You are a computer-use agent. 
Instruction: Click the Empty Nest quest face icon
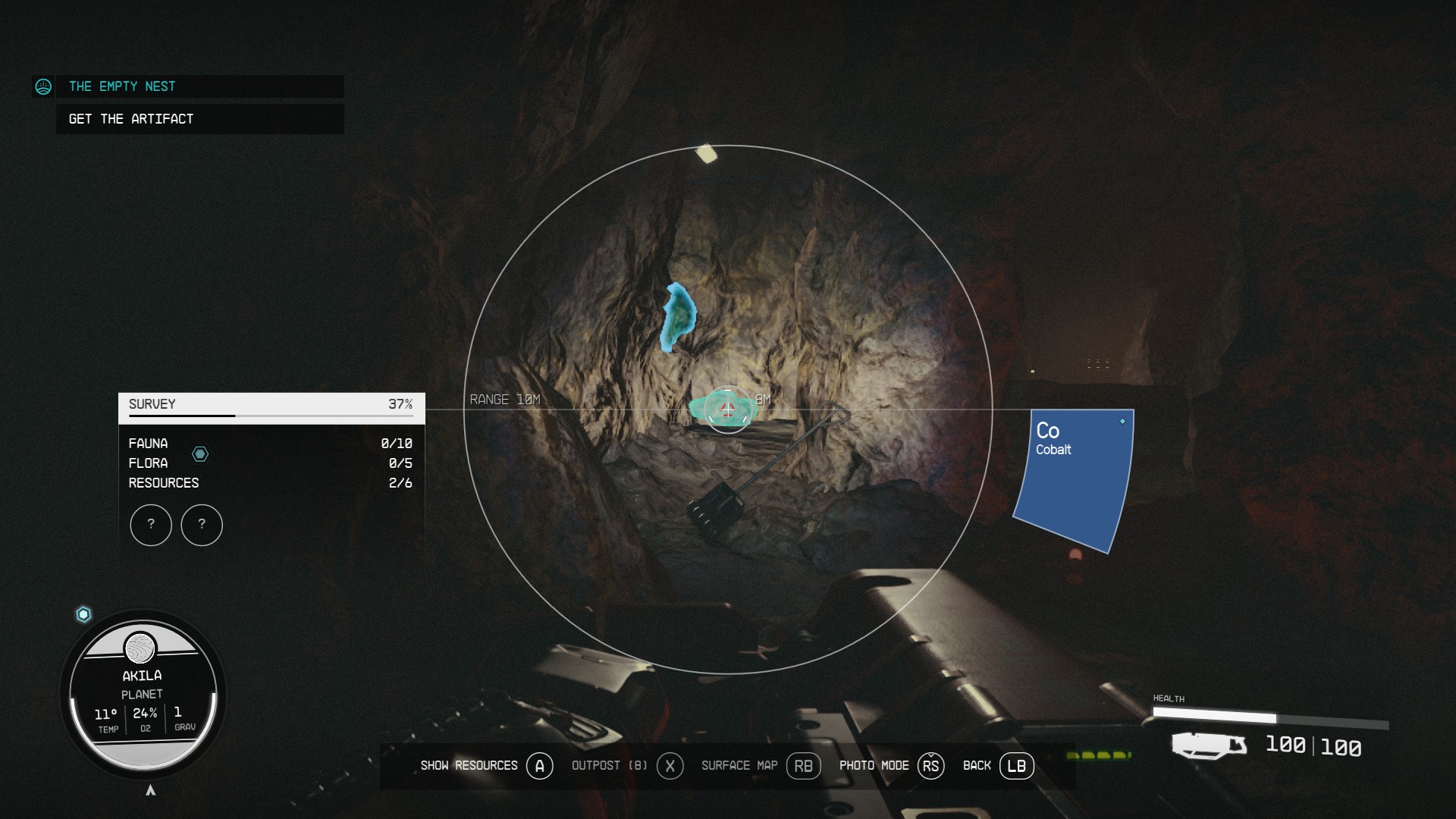(x=44, y=86)
